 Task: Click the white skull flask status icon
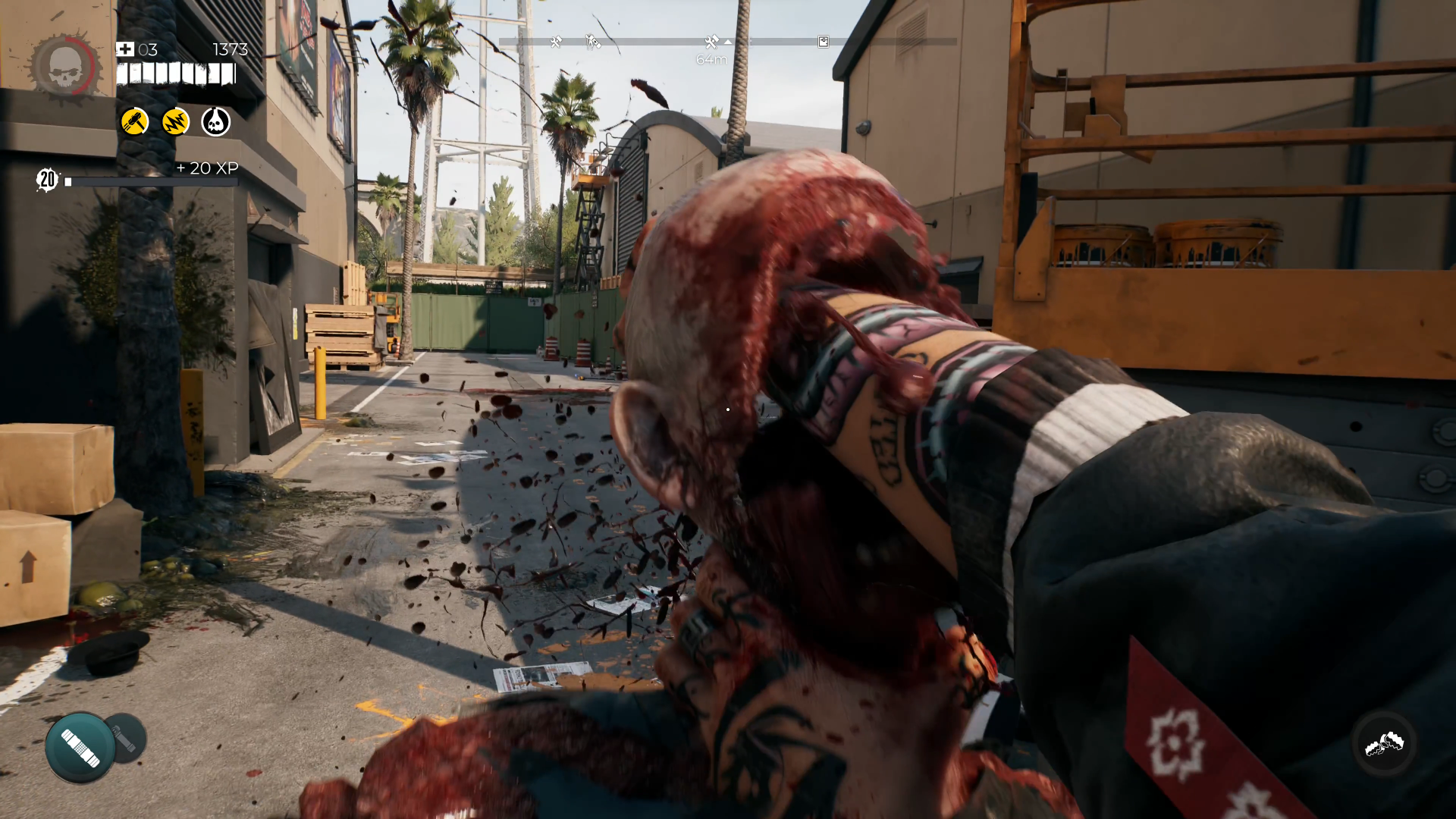216,121
